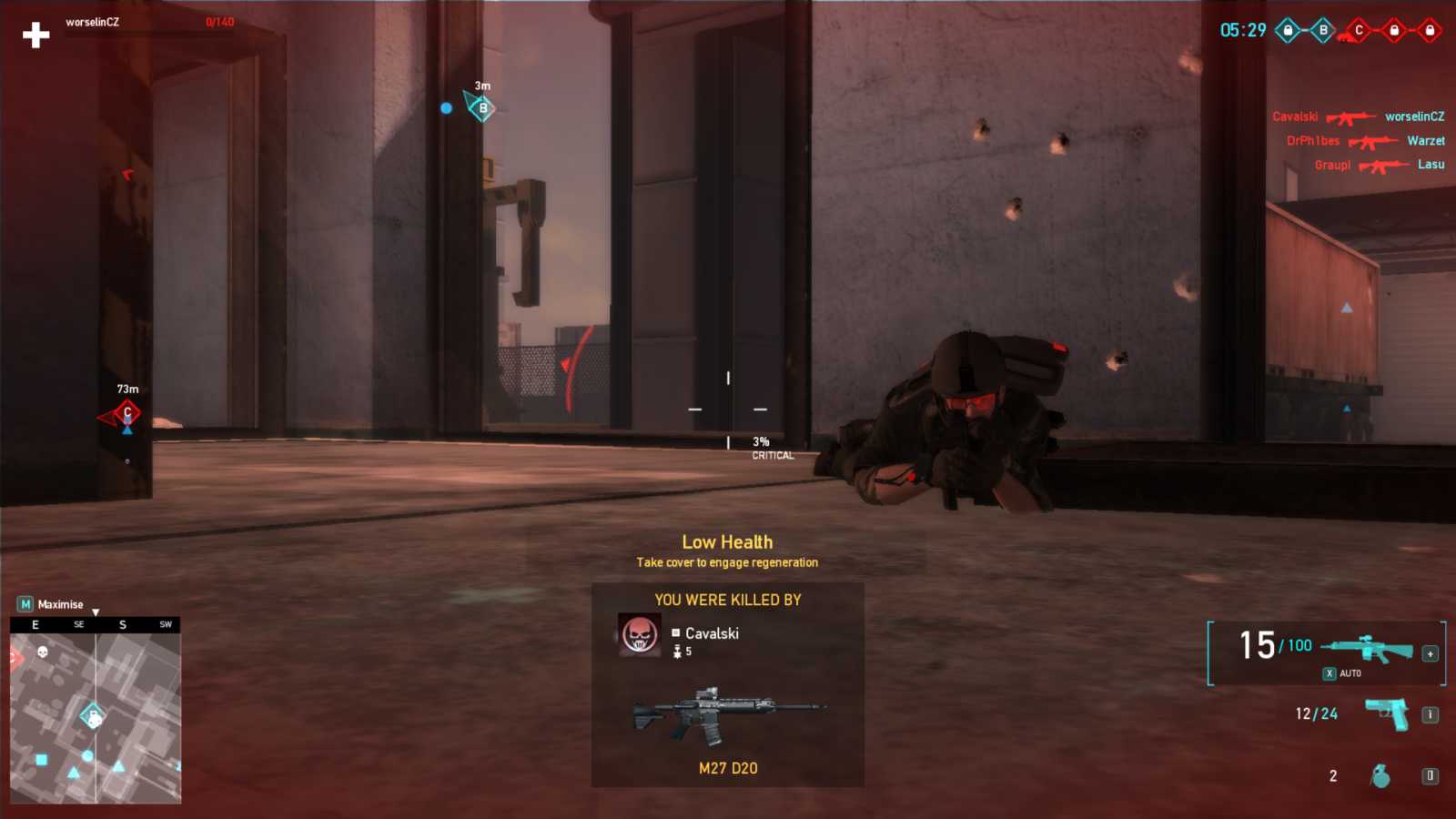Click the plus key hint next to the rifle

point(1430,654)
